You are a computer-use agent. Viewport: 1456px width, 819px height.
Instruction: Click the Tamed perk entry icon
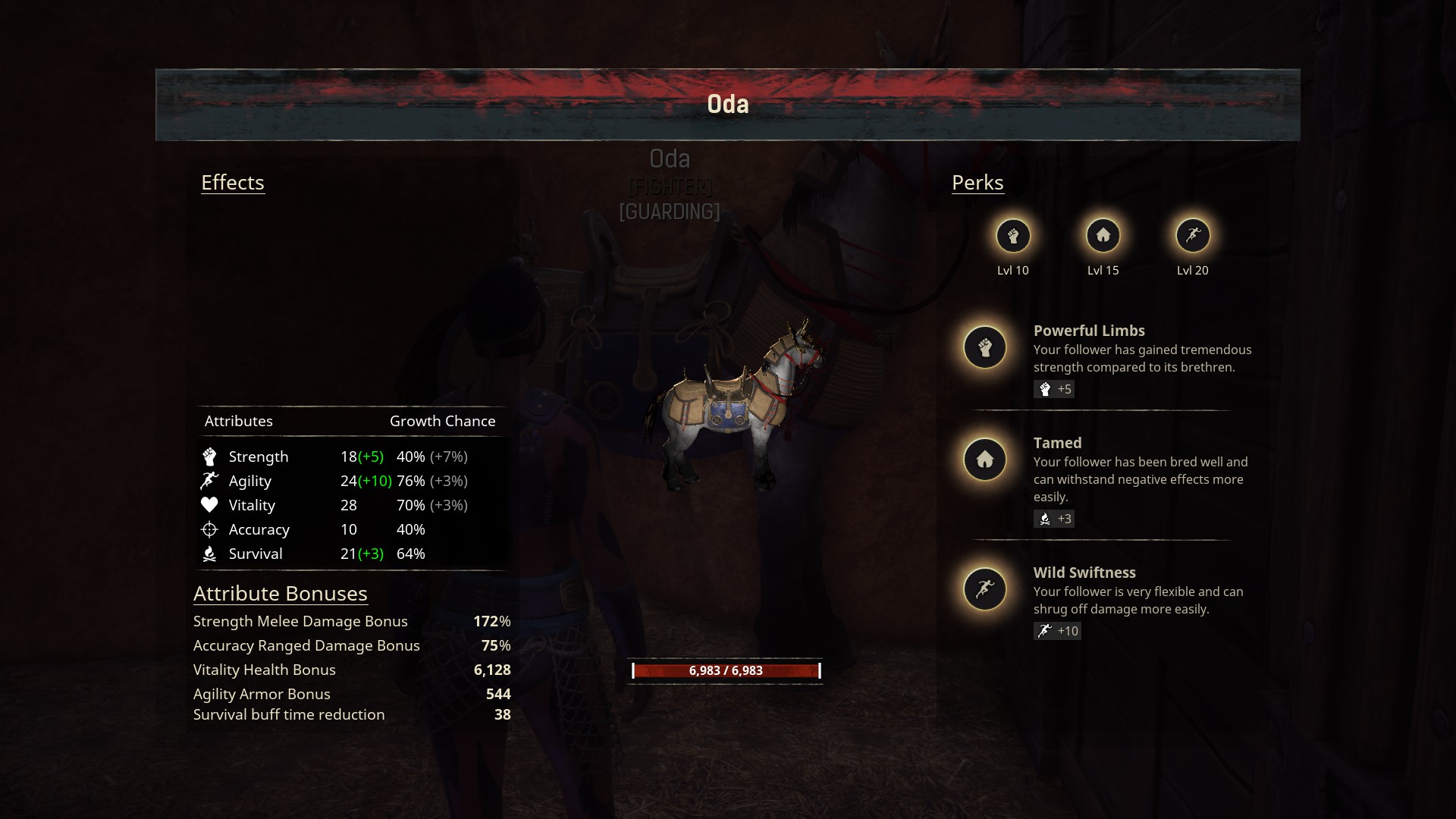pos(984,460)
